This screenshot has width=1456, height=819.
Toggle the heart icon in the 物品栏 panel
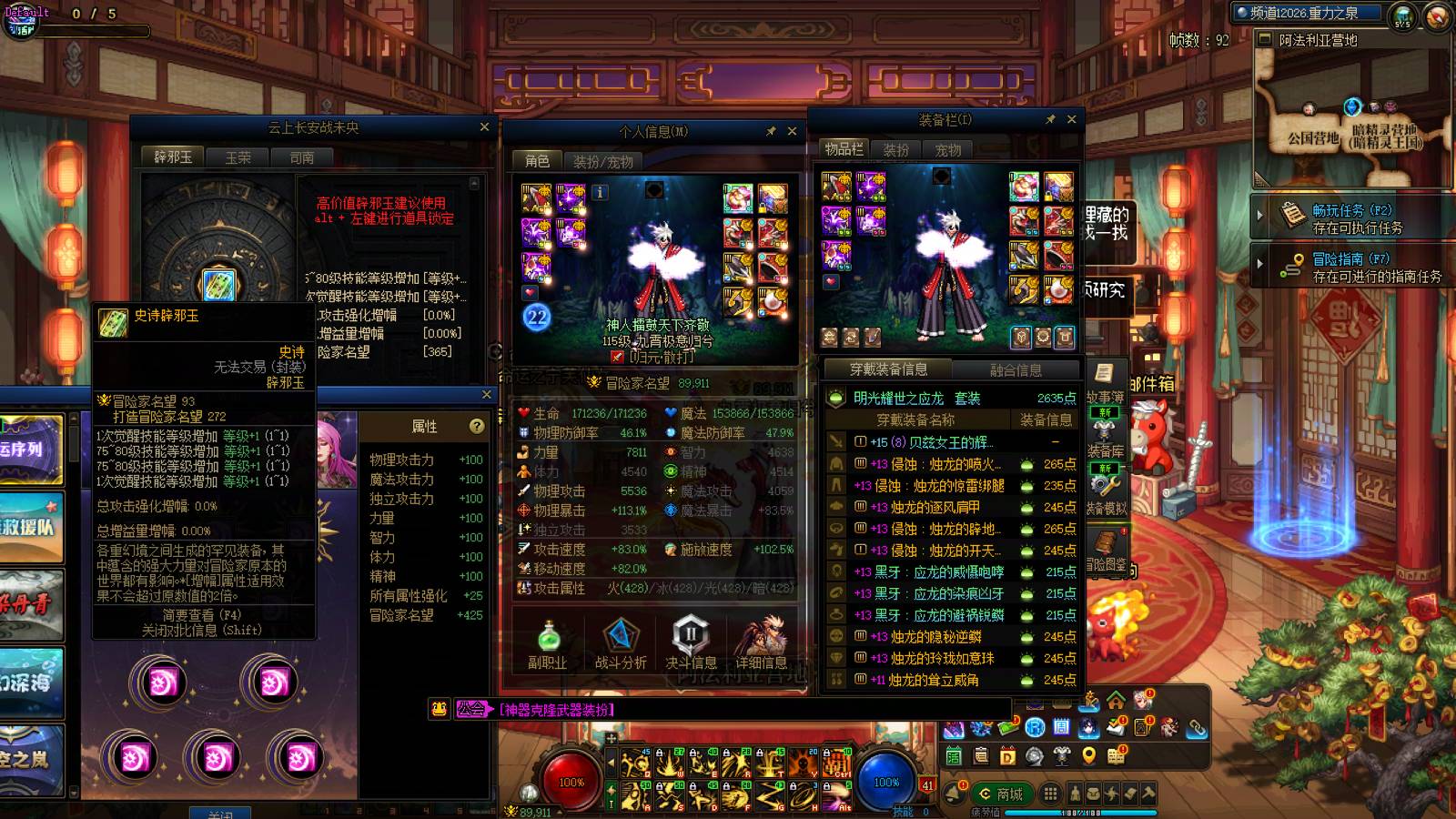pos(829,283)
